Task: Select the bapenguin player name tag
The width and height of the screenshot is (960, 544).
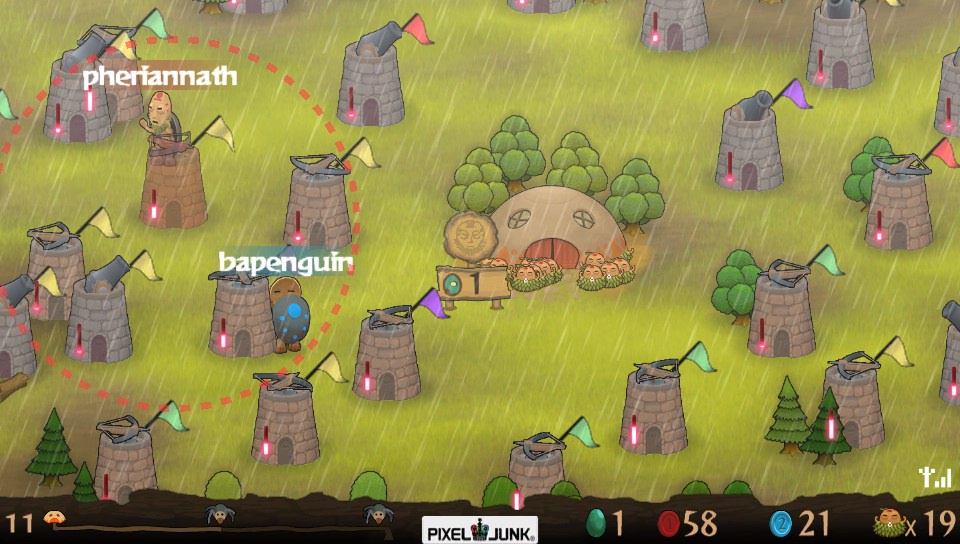Action: (285, 263)
